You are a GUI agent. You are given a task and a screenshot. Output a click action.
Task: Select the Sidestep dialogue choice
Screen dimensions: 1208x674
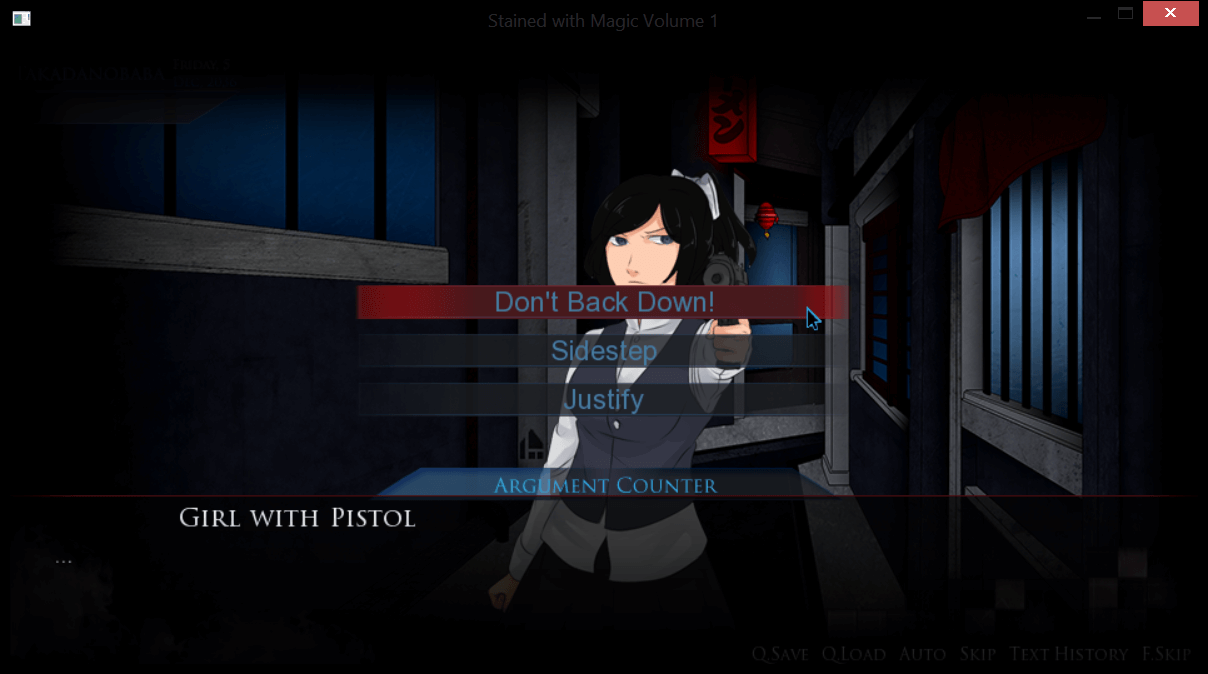604,351
